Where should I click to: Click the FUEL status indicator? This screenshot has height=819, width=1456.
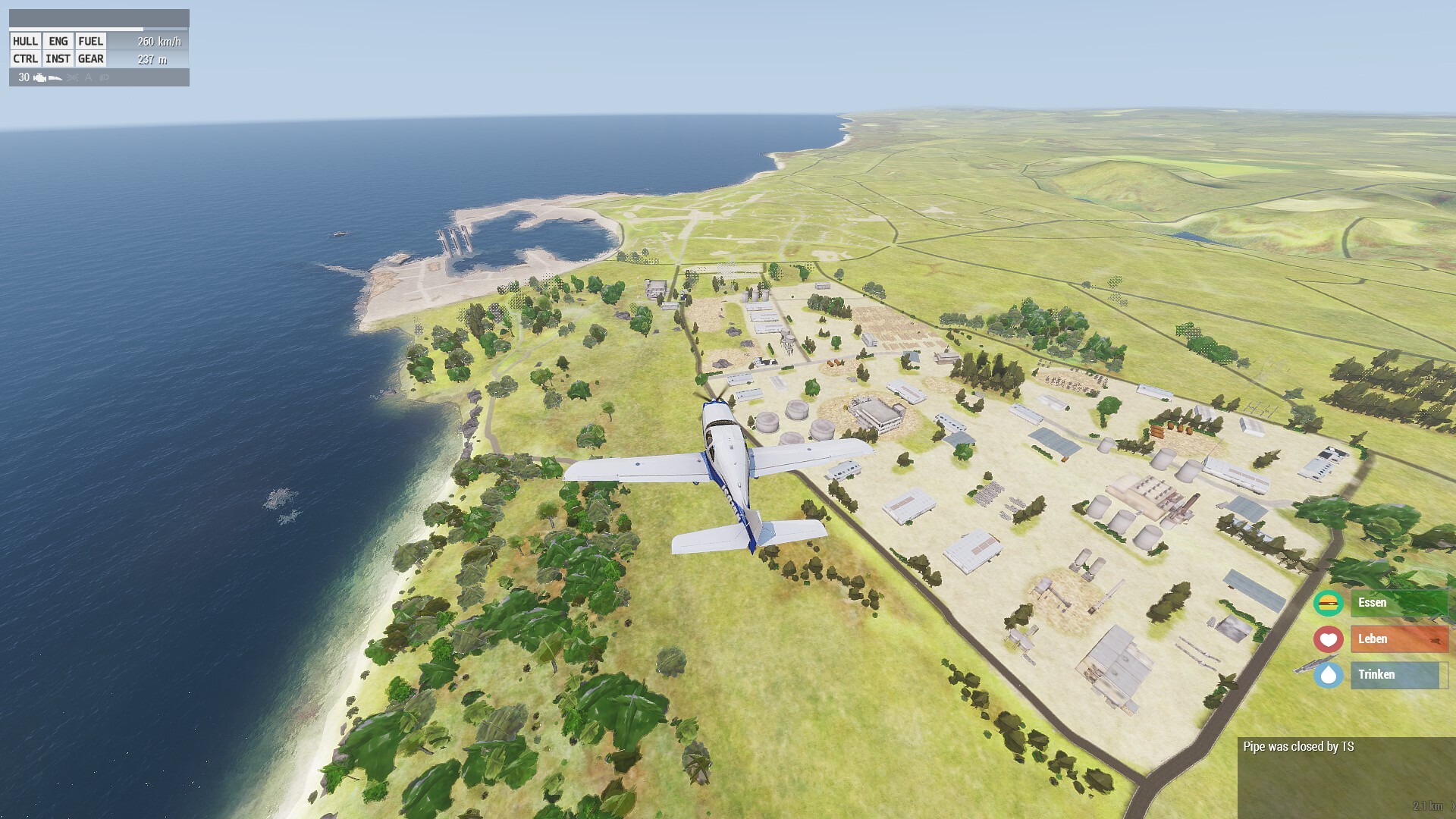(x=91, y=42)
